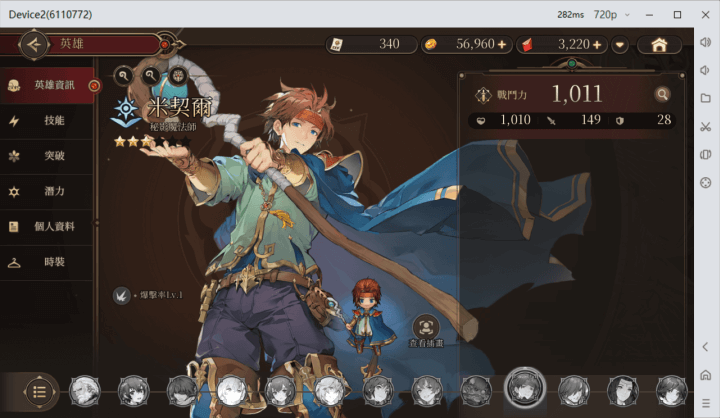This screenshot has width=720, height=418.
Task: Tap the 爆擊率 Lv.1 trait icon
Action: pyautogui.click(x=121, y=295)
